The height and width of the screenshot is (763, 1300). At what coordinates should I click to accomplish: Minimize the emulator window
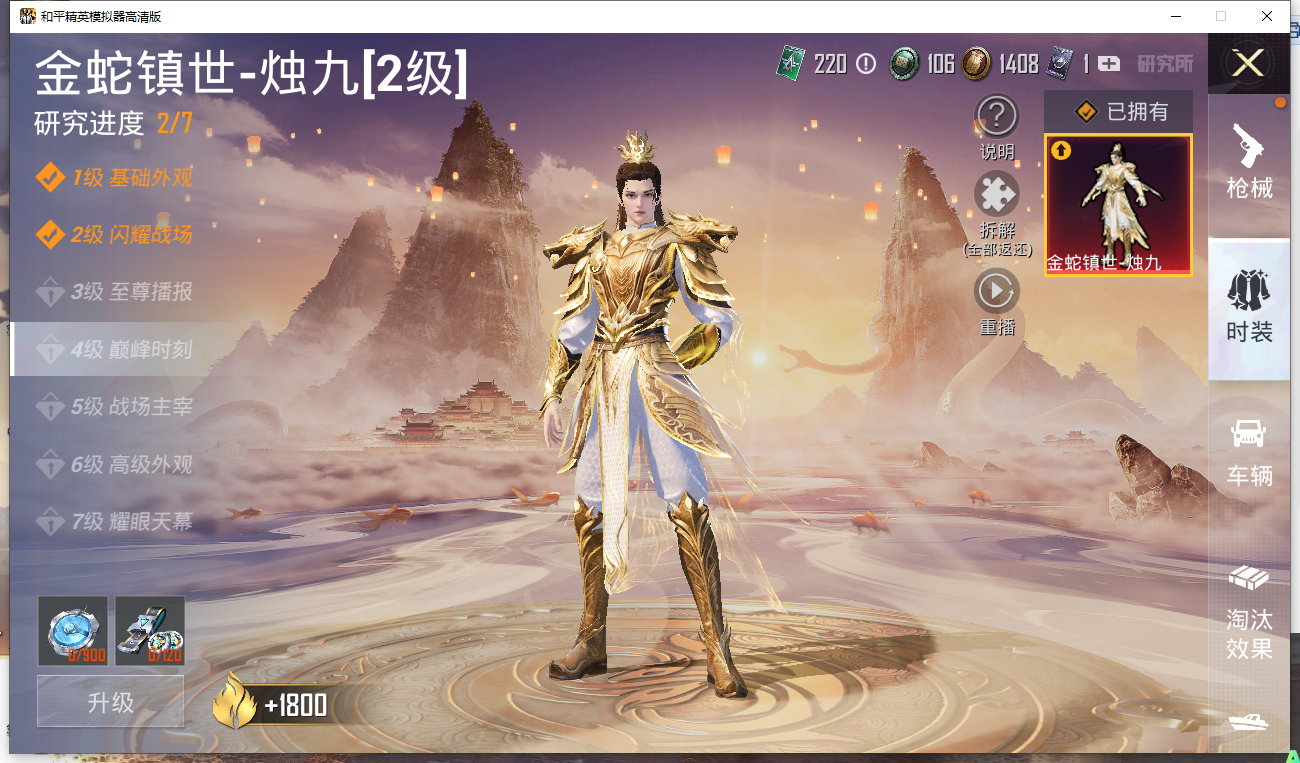click(x=1175, y=16)
